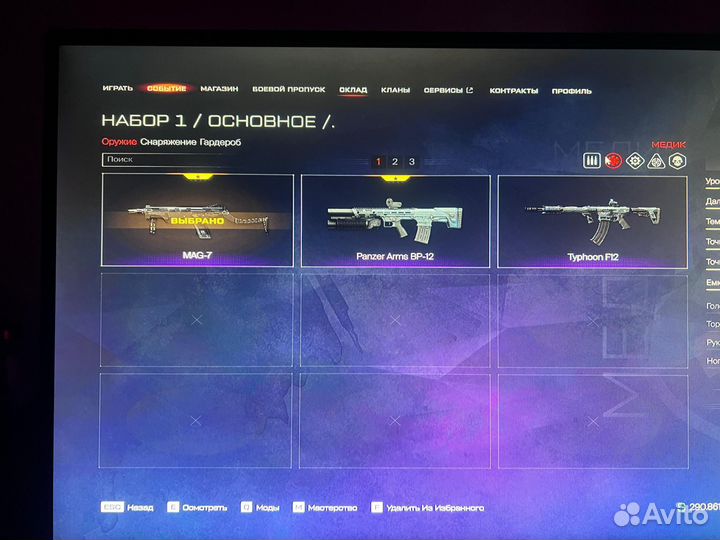Choose the Panzer Arms BP-12 card
Viewport: 720px width, 540px height.
point(395,220)
